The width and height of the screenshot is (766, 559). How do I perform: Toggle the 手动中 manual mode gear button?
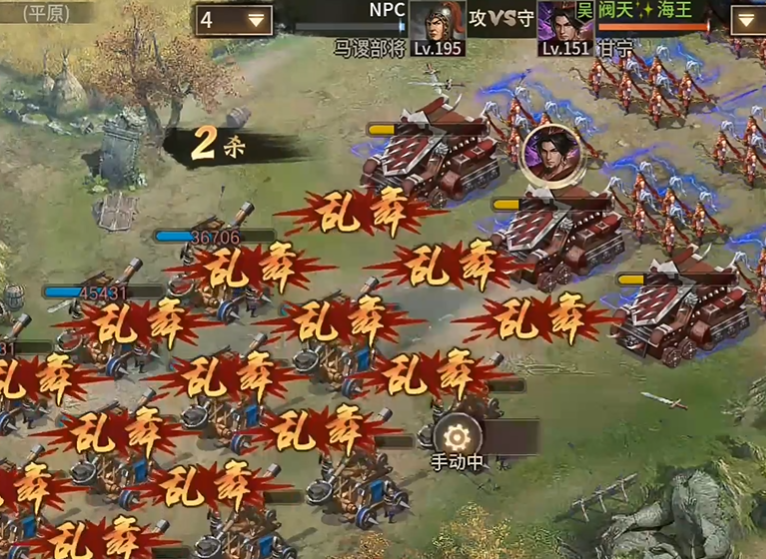[457, 437]
